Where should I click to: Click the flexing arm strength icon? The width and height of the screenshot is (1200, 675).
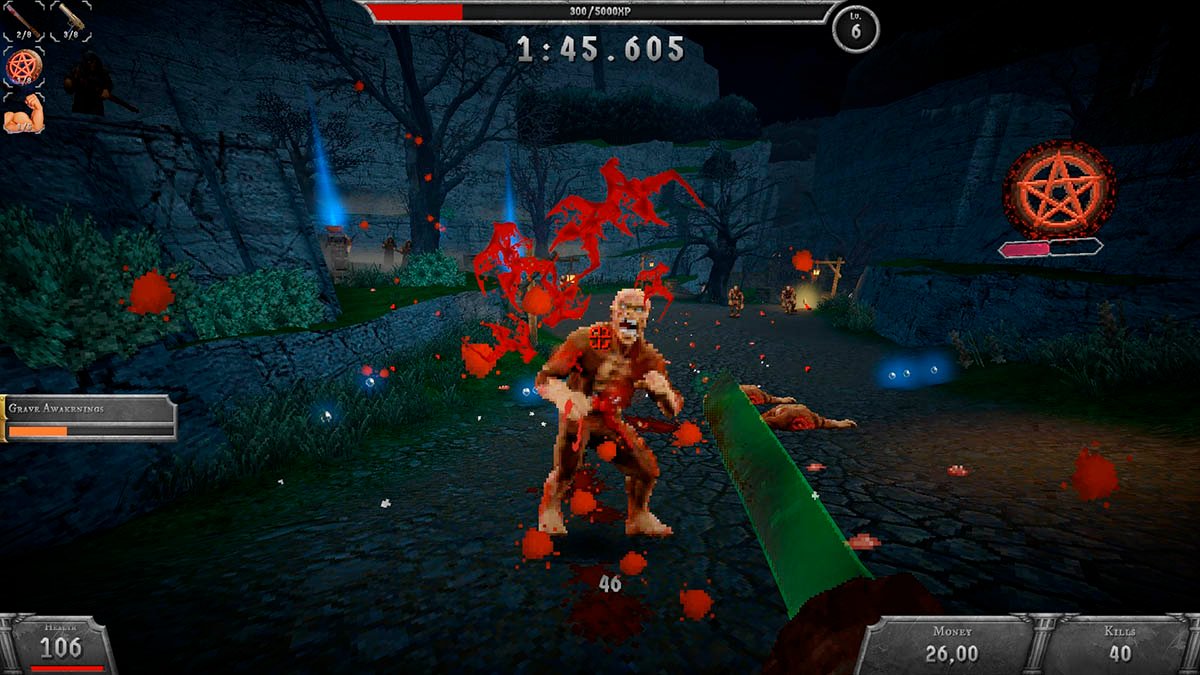click(23, 116)
